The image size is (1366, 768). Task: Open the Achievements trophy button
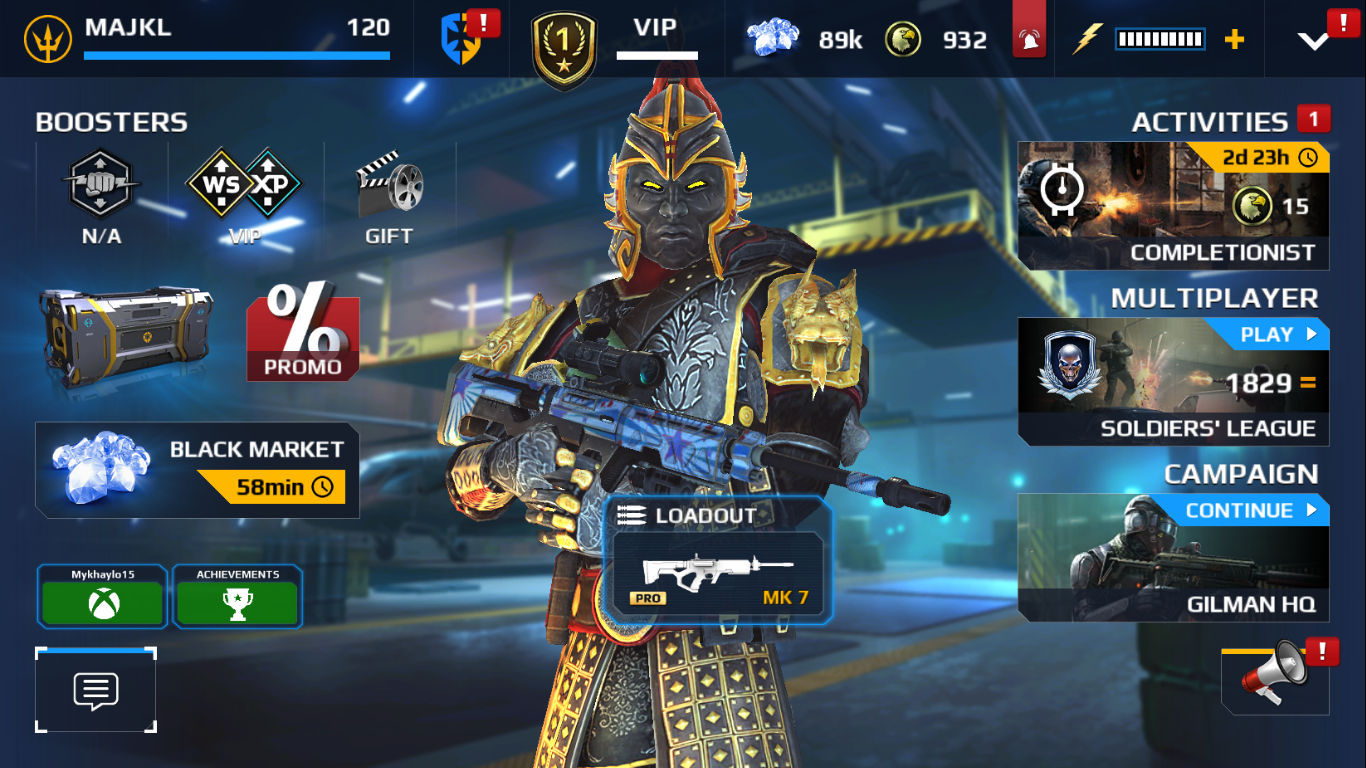pos(237,596)
